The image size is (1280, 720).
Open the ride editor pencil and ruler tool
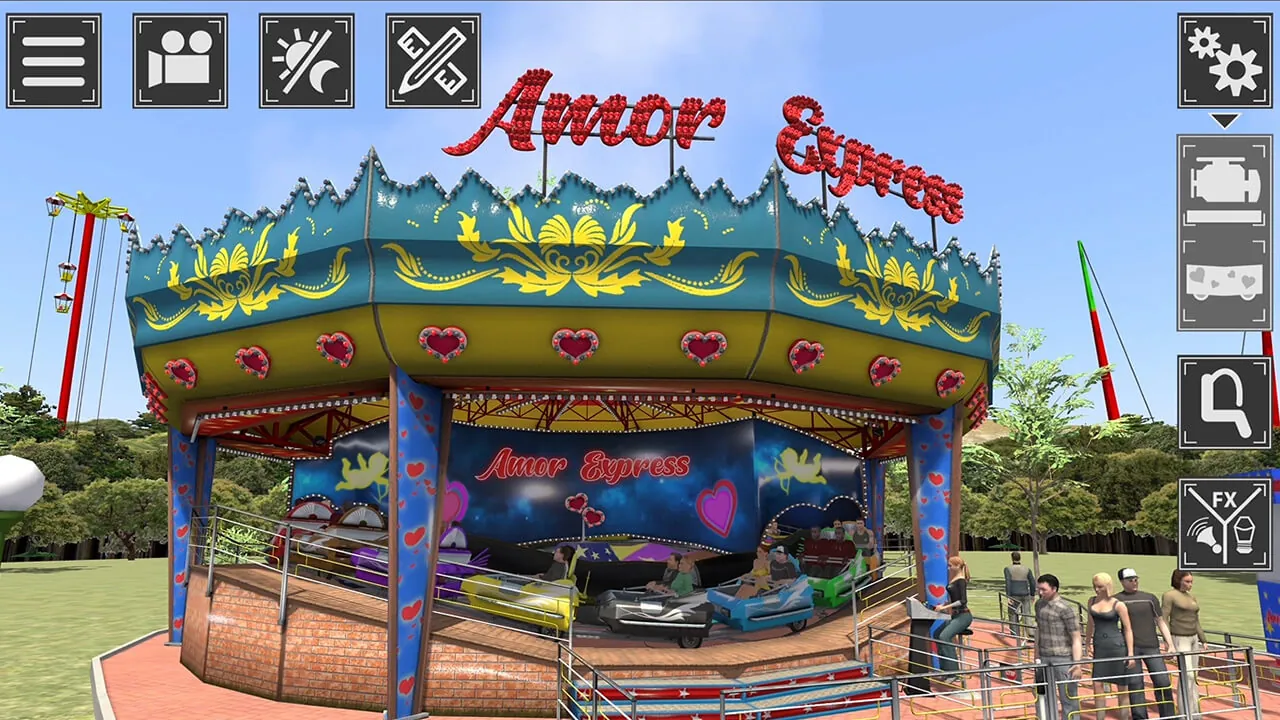(433, 60)
